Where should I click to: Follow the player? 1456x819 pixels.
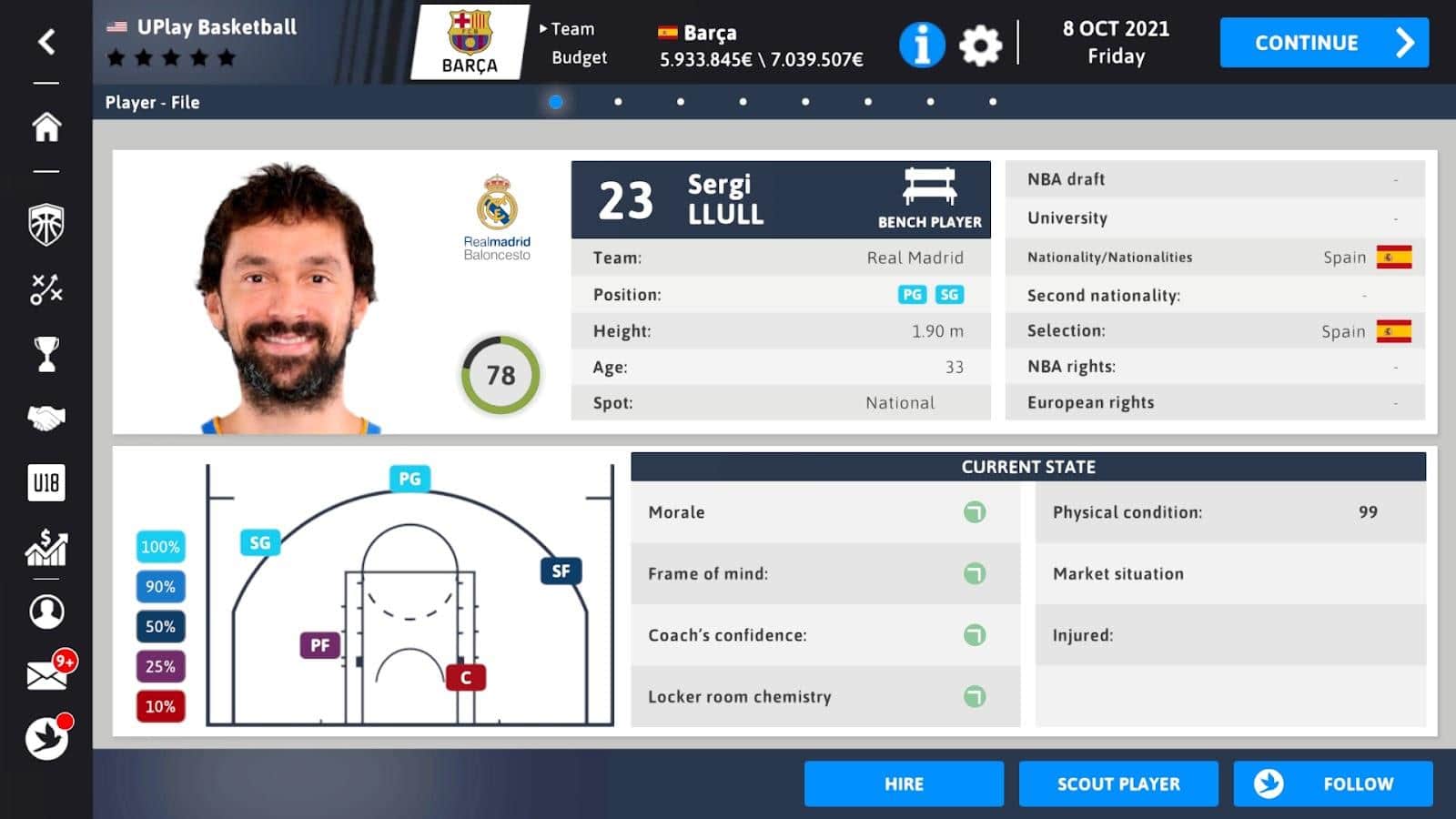pos(1332,784)
